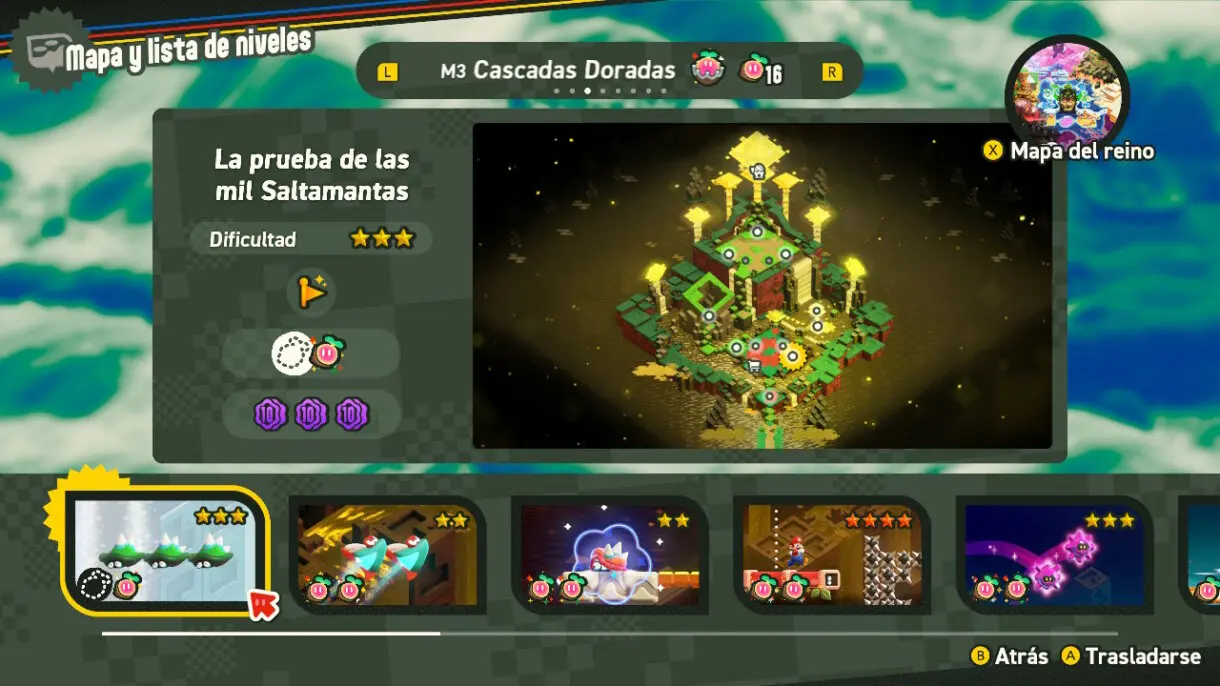
Task: Click the Wonder Seed collection row
Action: click(311, 353)
